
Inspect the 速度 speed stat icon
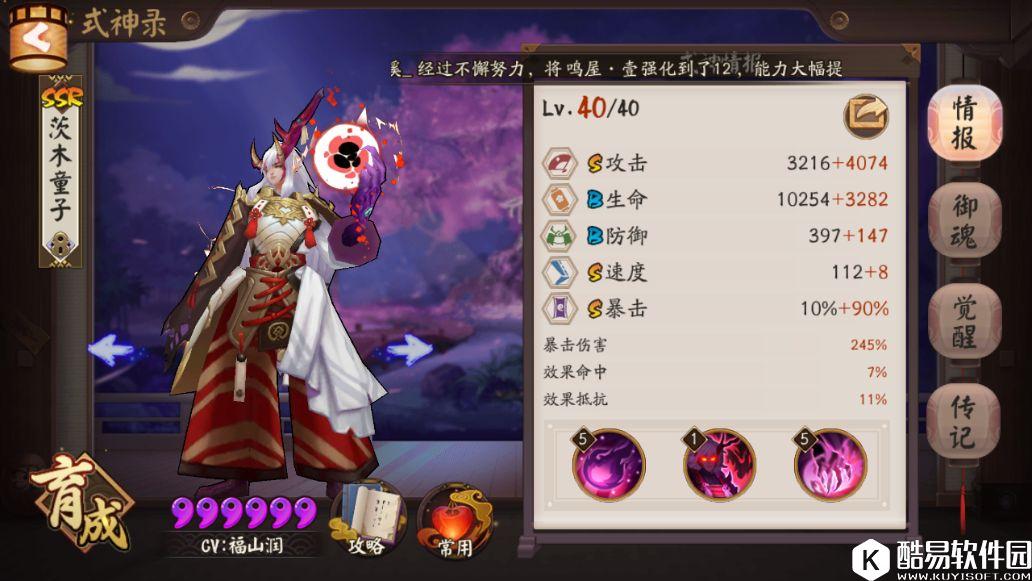click(558, 272)
